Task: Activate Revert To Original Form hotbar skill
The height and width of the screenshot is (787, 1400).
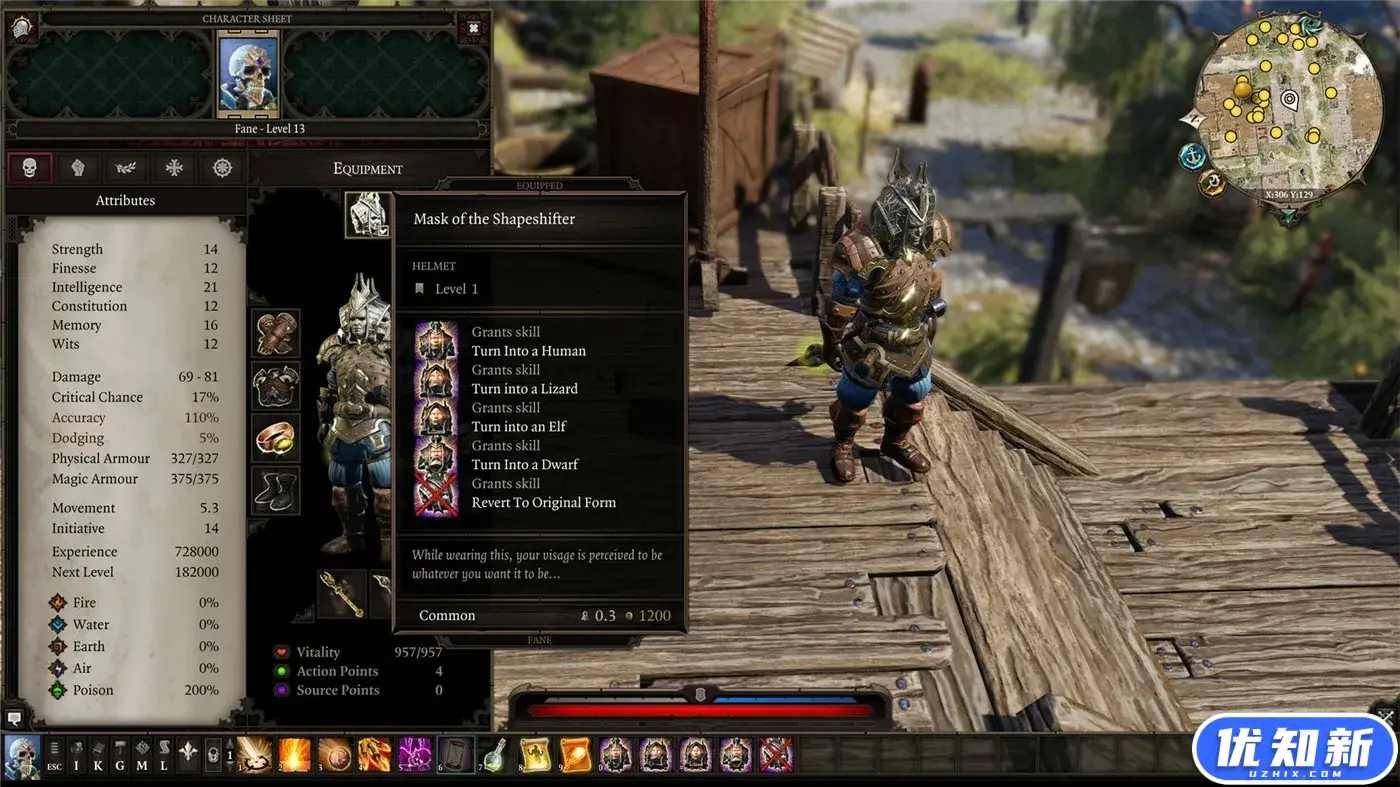Action: pos(776,754)
